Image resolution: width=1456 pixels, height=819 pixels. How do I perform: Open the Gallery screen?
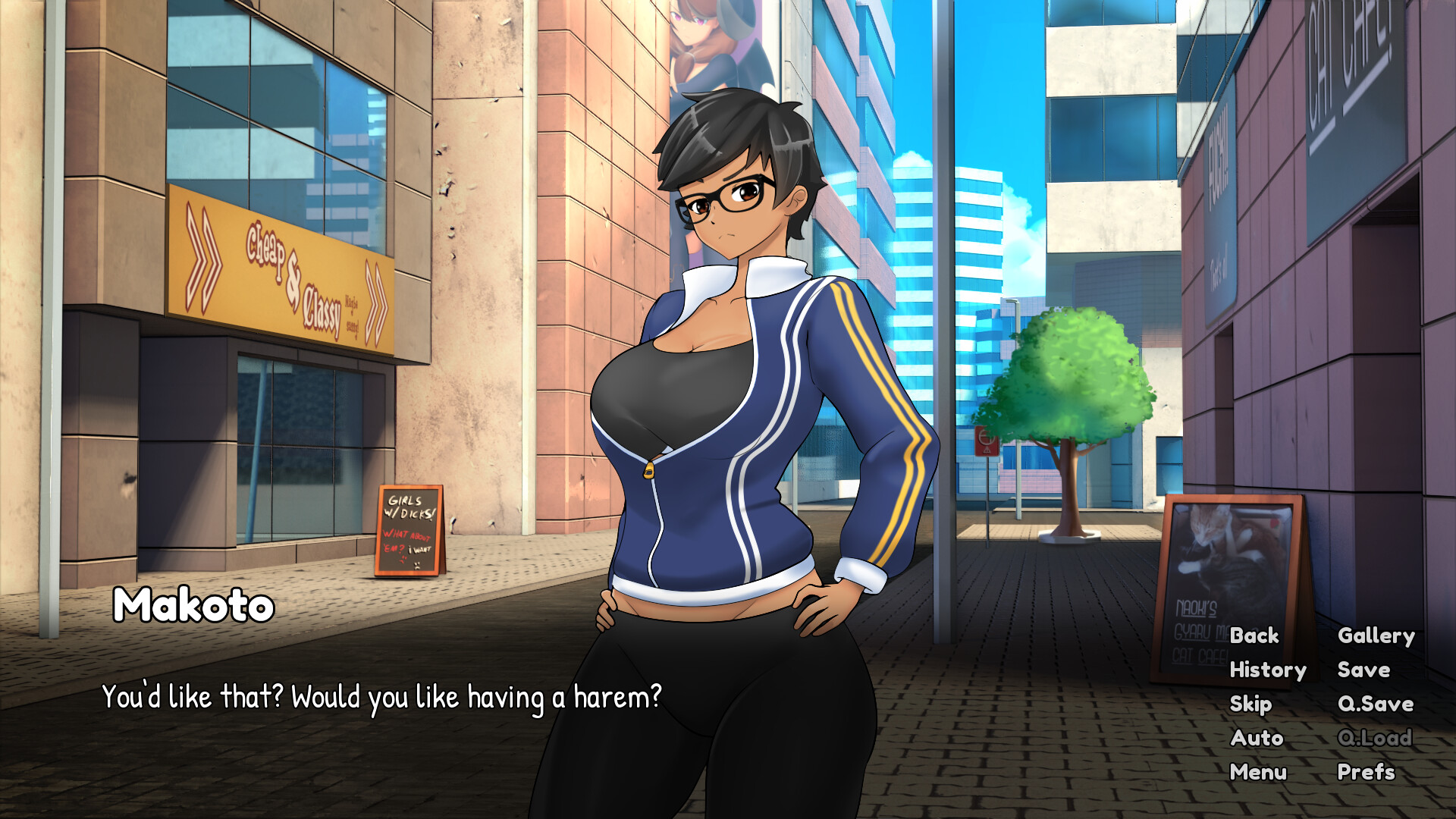pyautogui.click(x=1377, y=636)
